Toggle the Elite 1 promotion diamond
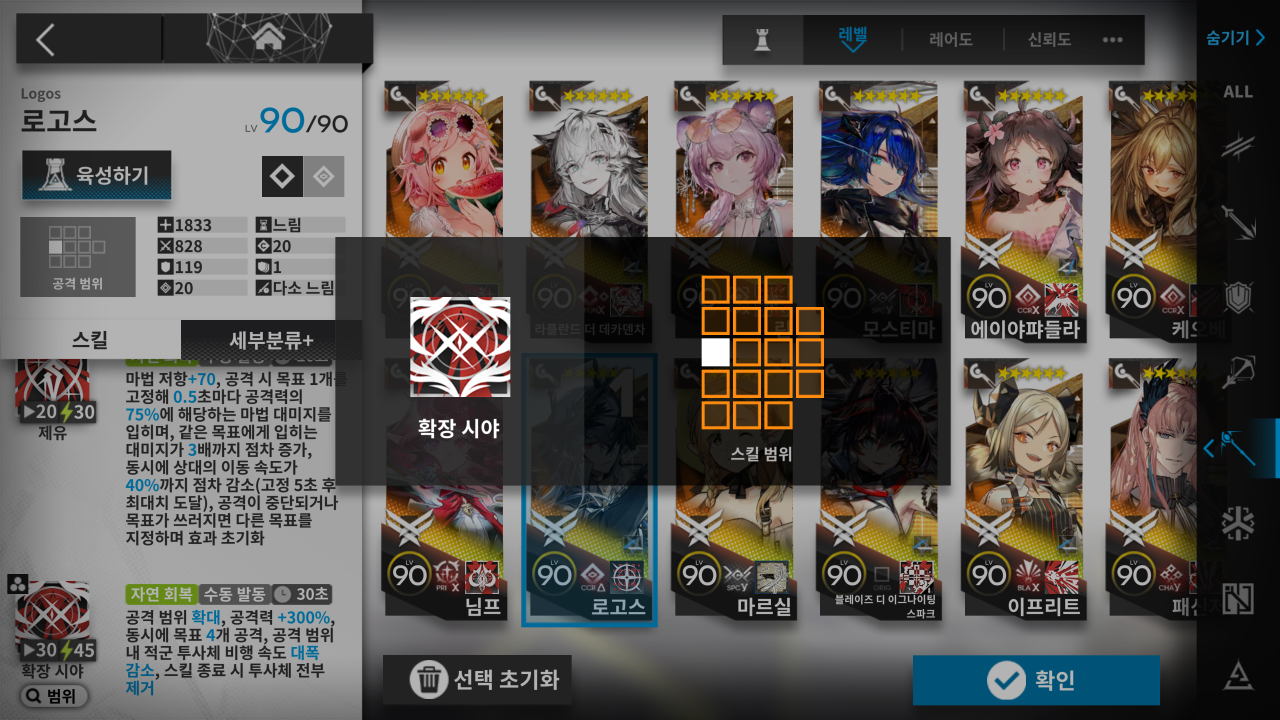The height and width of the screenshot is (720, 1280). (x=283, y=176)
